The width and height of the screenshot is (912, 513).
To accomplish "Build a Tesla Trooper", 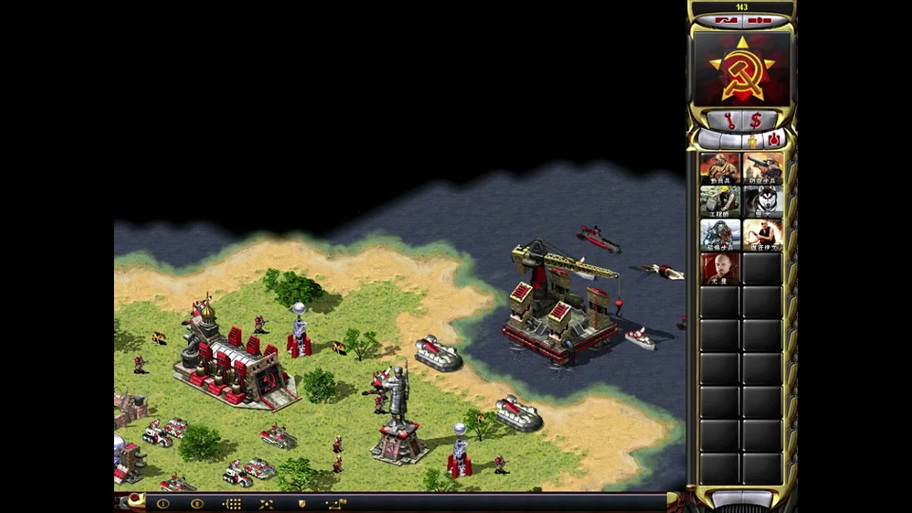I will [720, 235].
